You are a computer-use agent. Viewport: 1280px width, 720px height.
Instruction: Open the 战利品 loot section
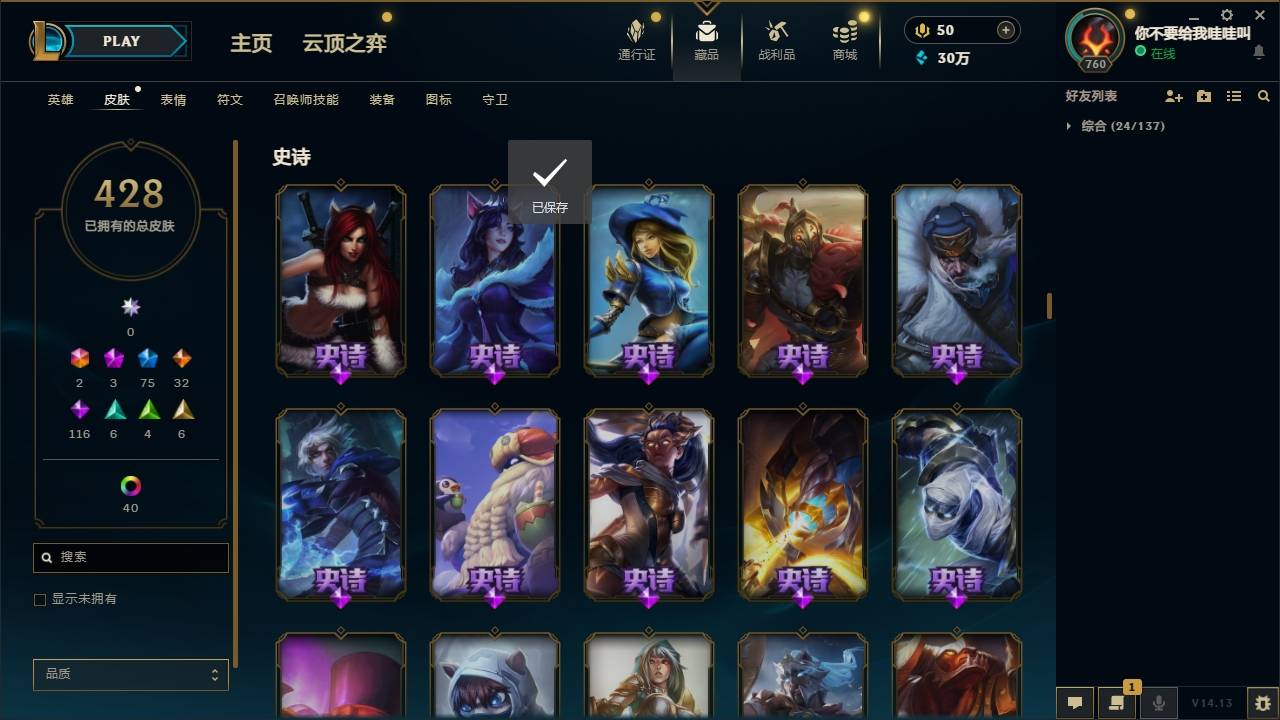(776, 40)
